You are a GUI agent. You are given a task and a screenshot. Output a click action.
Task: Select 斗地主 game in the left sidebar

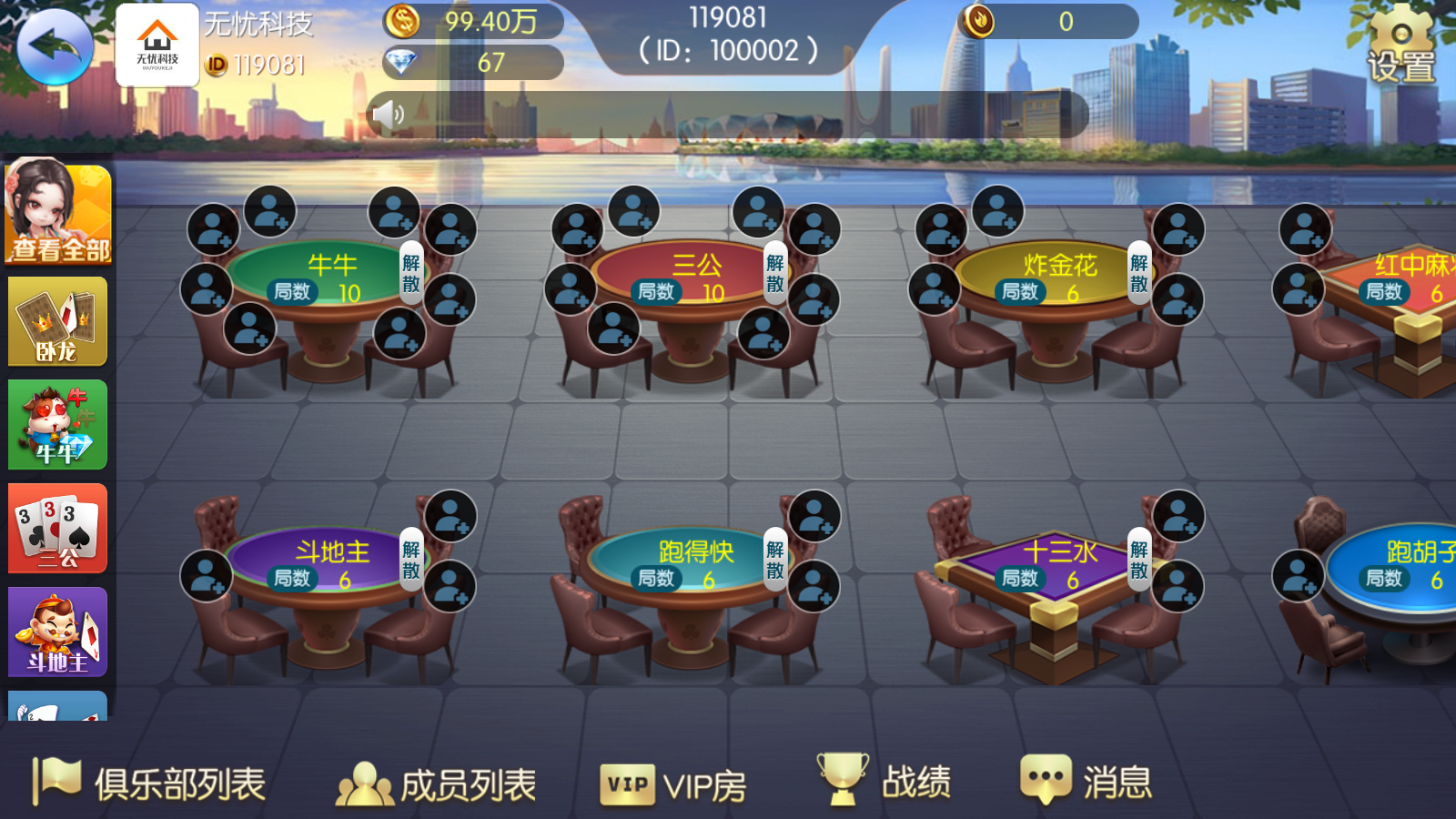56,632
